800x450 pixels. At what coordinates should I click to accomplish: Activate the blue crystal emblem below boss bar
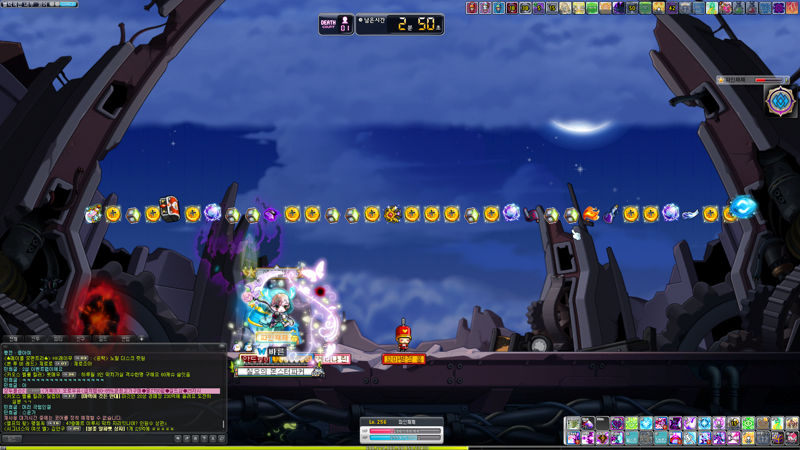coord(779,101)
